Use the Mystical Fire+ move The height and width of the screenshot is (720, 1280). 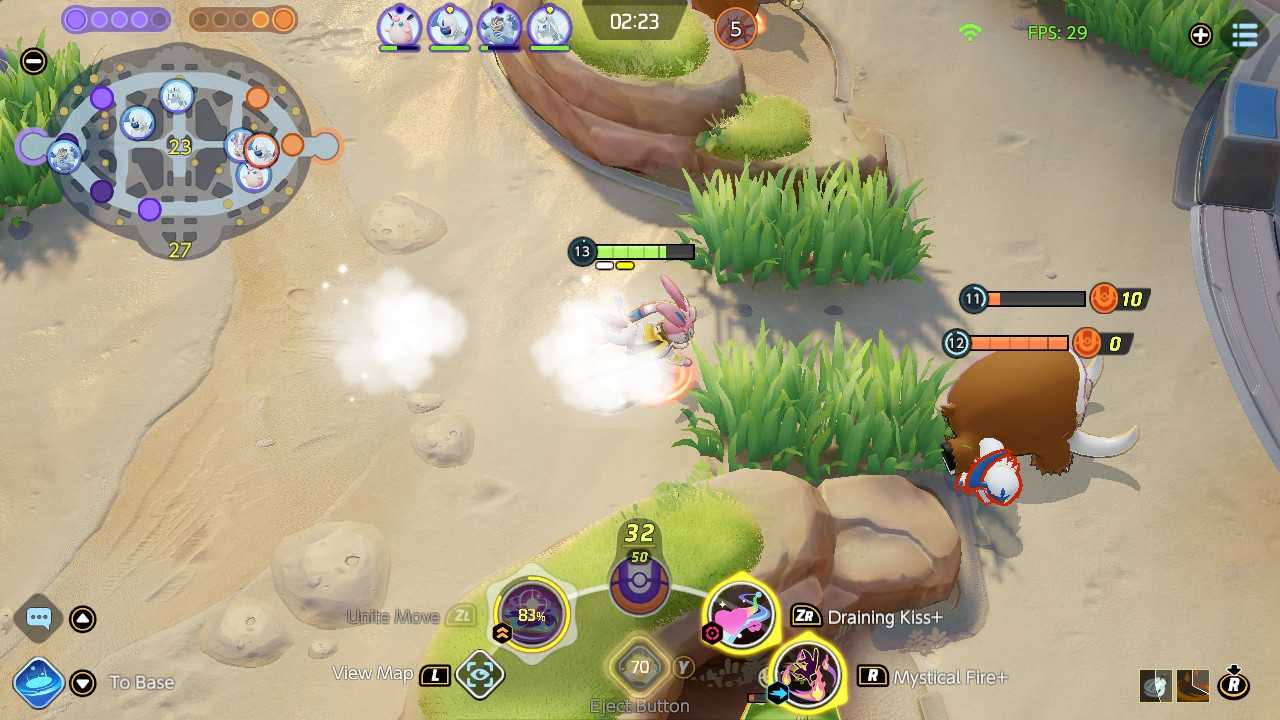pyautogui.click(x=807, y=675)
